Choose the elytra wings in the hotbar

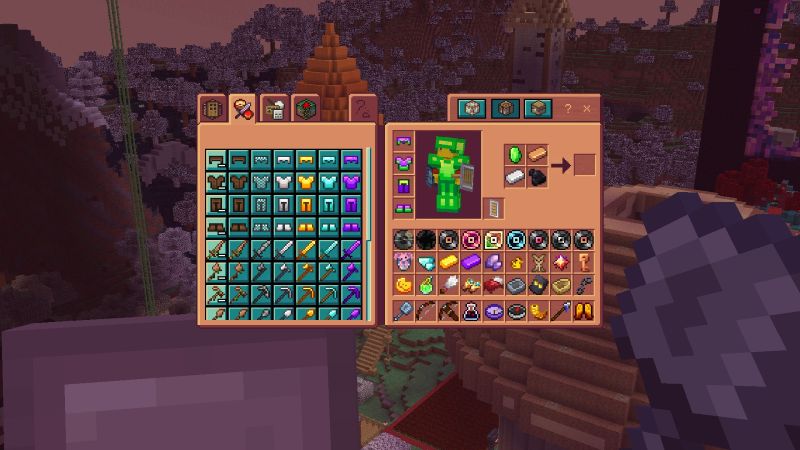tap(582, 311)
